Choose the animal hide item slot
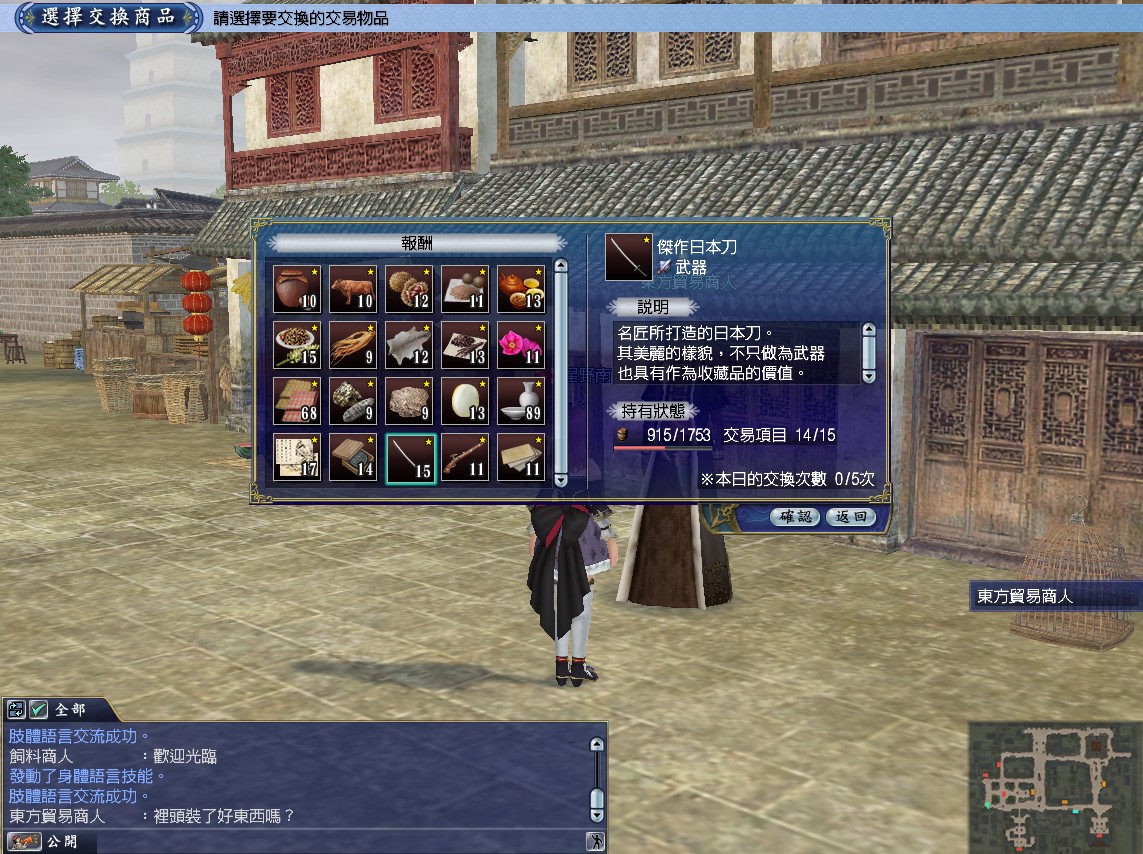 pos(409,345)
